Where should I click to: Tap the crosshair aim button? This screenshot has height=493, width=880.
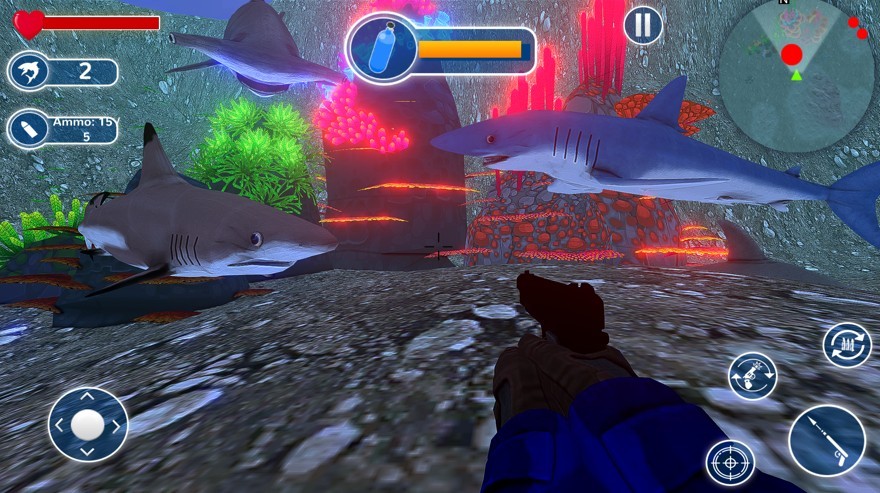pos(730,462)
